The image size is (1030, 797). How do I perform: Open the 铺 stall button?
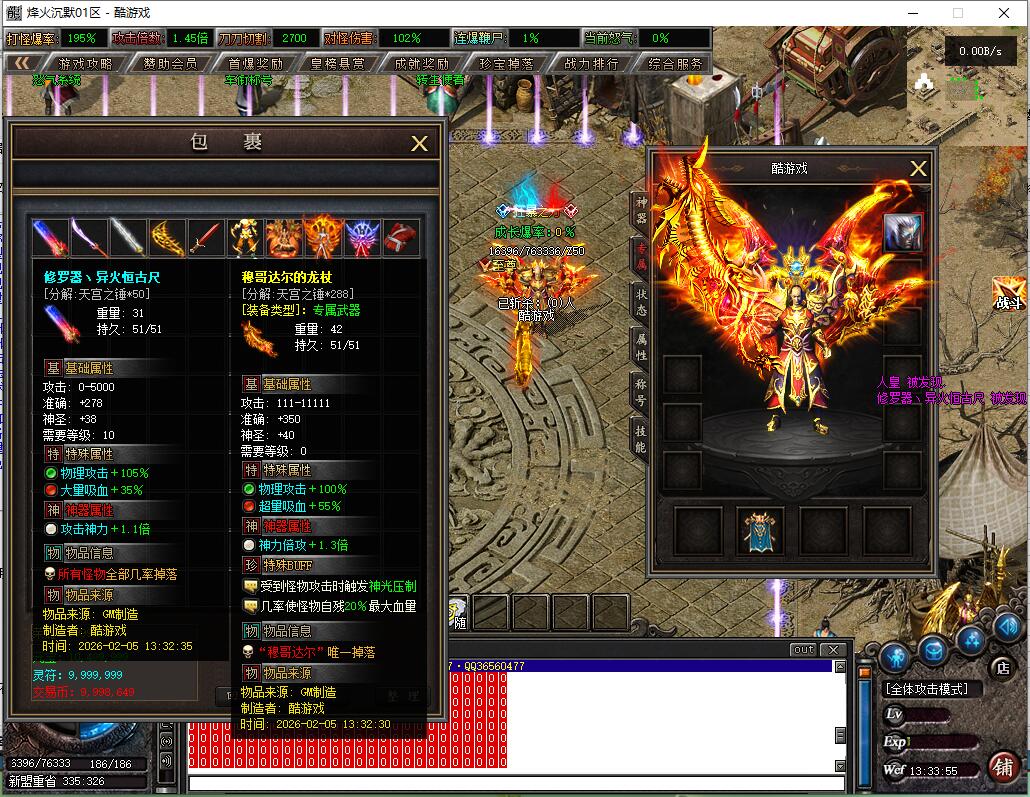(x=1002, y=767)
